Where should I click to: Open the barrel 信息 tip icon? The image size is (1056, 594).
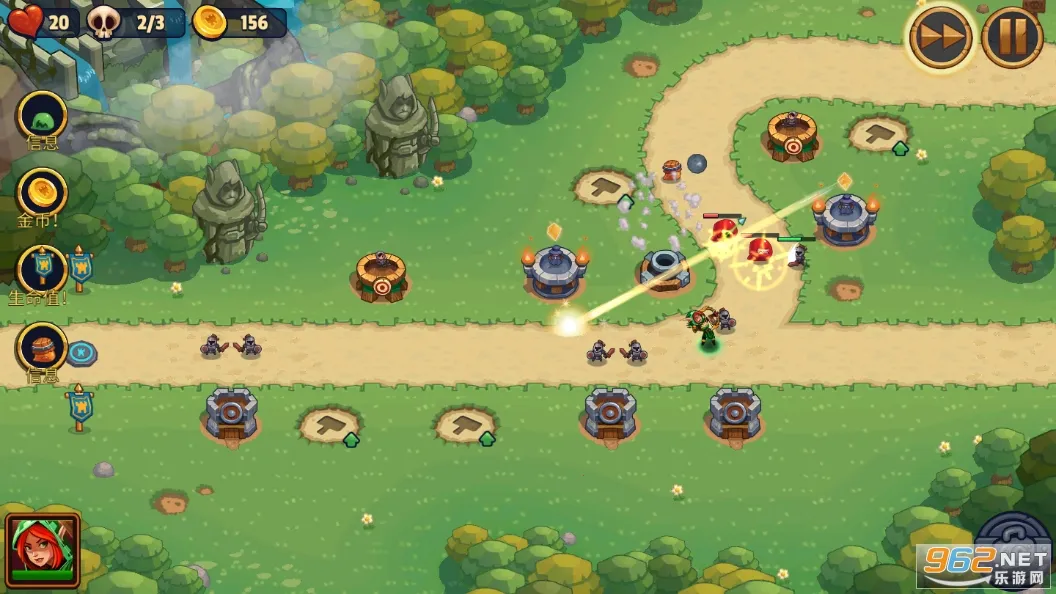tap(42, 348)
